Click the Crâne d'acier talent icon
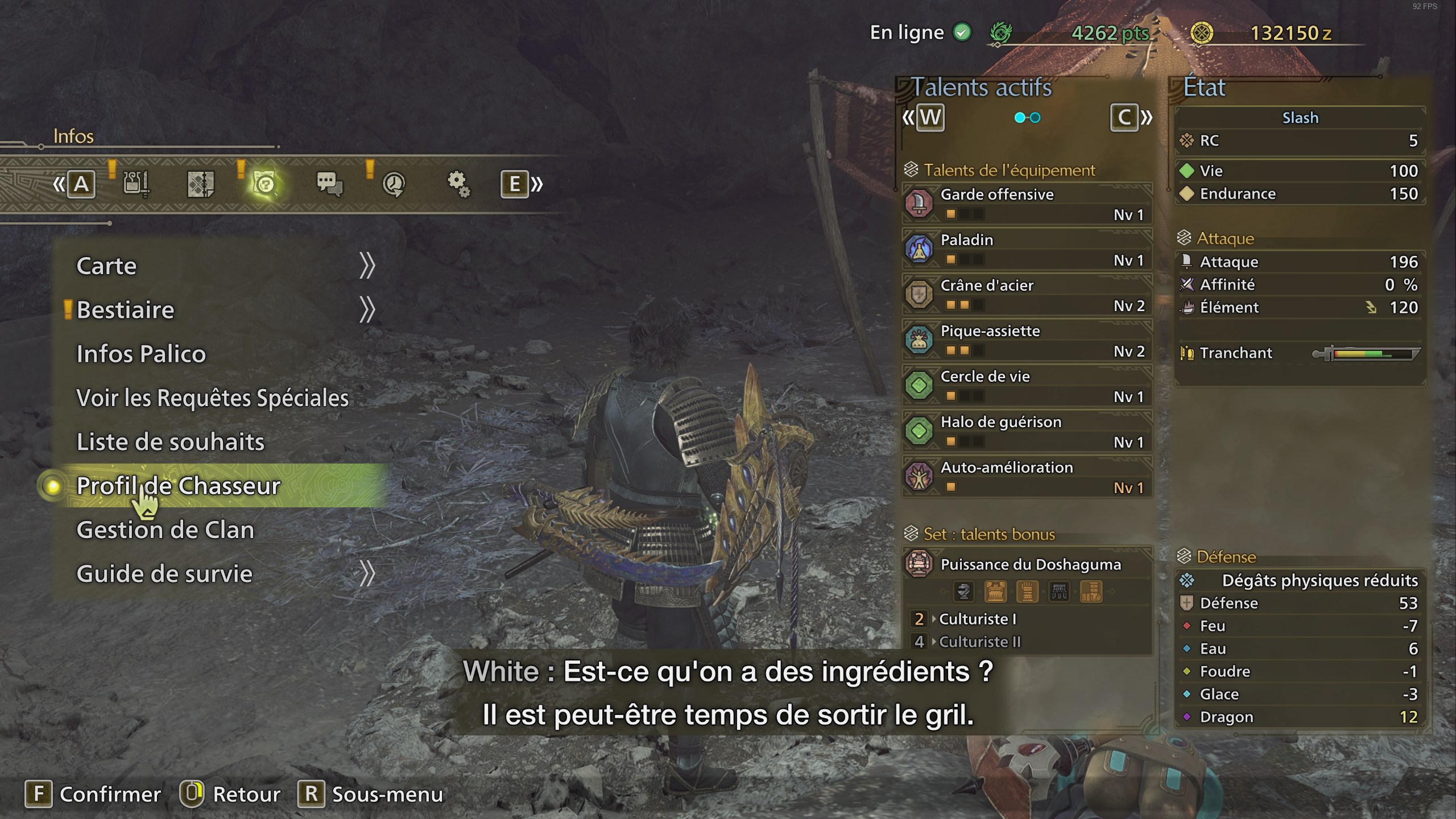The image size is (1456, 819). (x=920, y=294)
